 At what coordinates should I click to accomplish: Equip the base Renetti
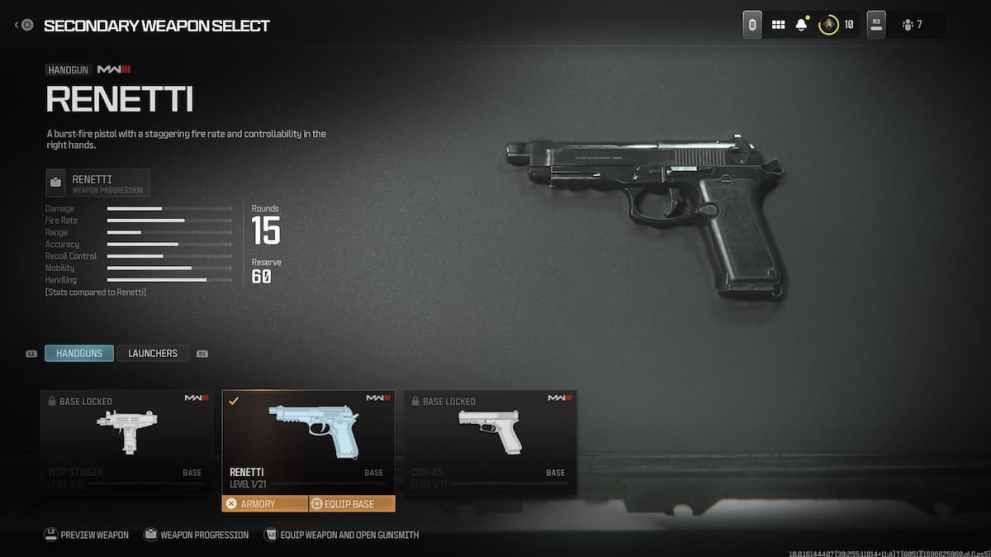[351, 504]
